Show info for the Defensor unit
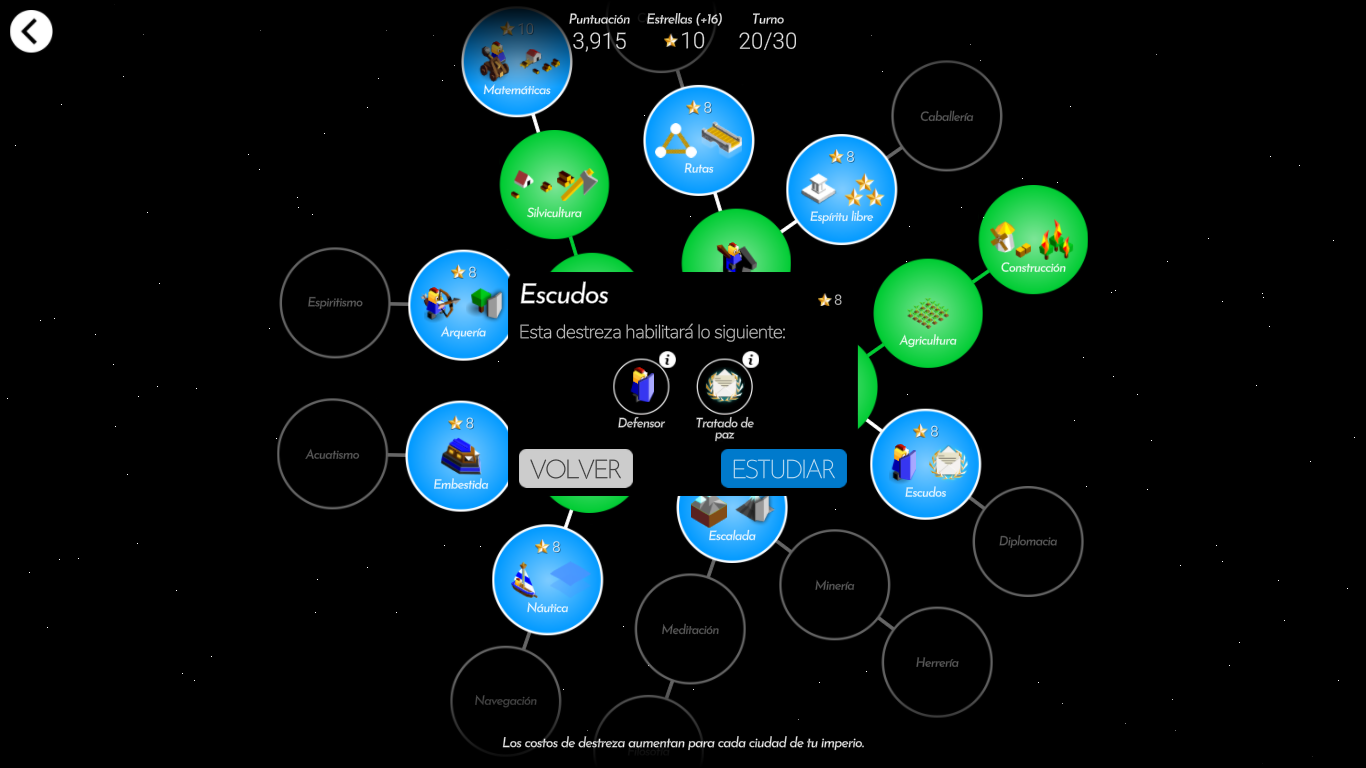 [x=667, y=360]
